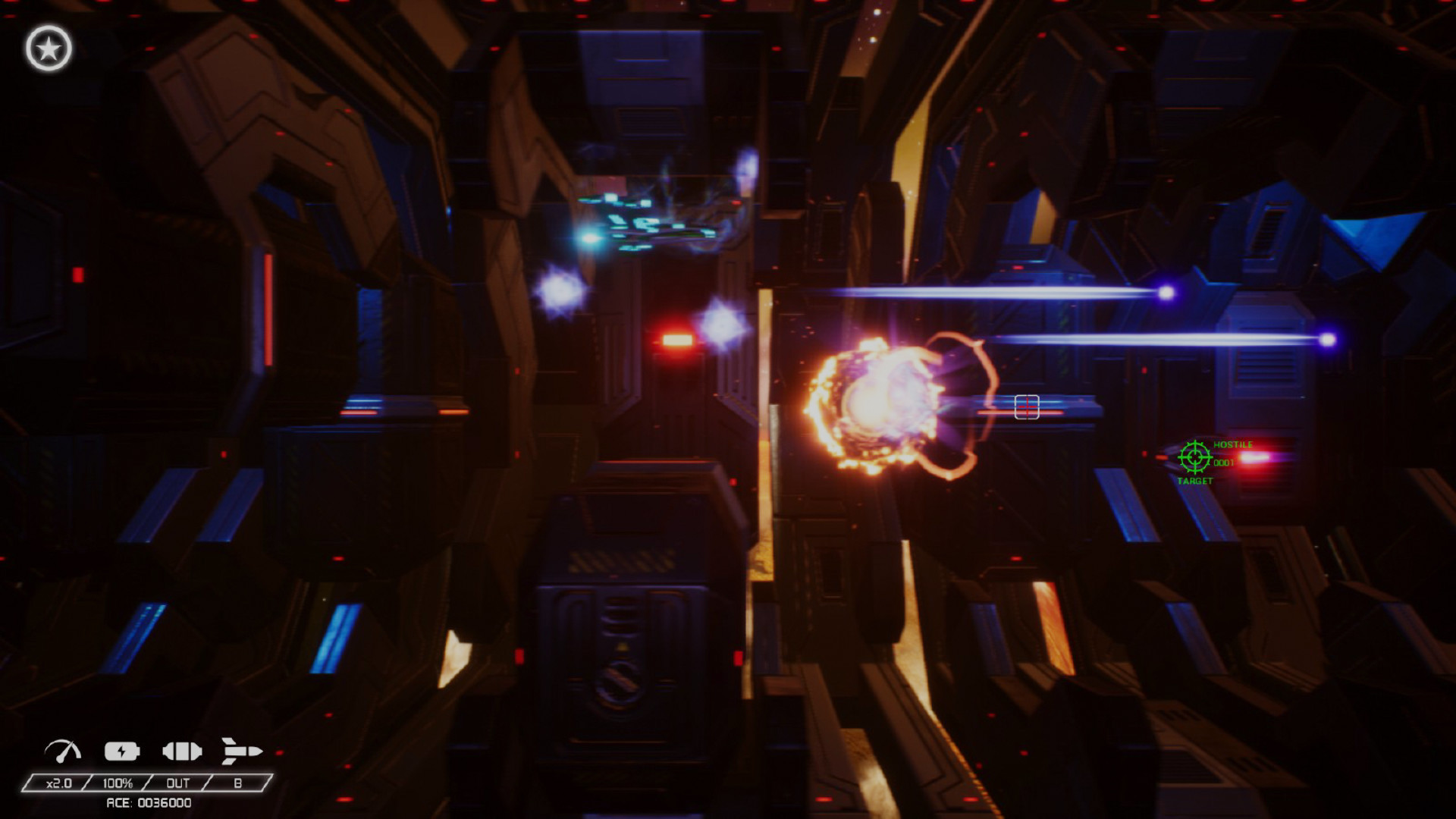
Task: Select the lightning bolt inside the battery icon
Action: pyautogui.click(x=121, y=752)
